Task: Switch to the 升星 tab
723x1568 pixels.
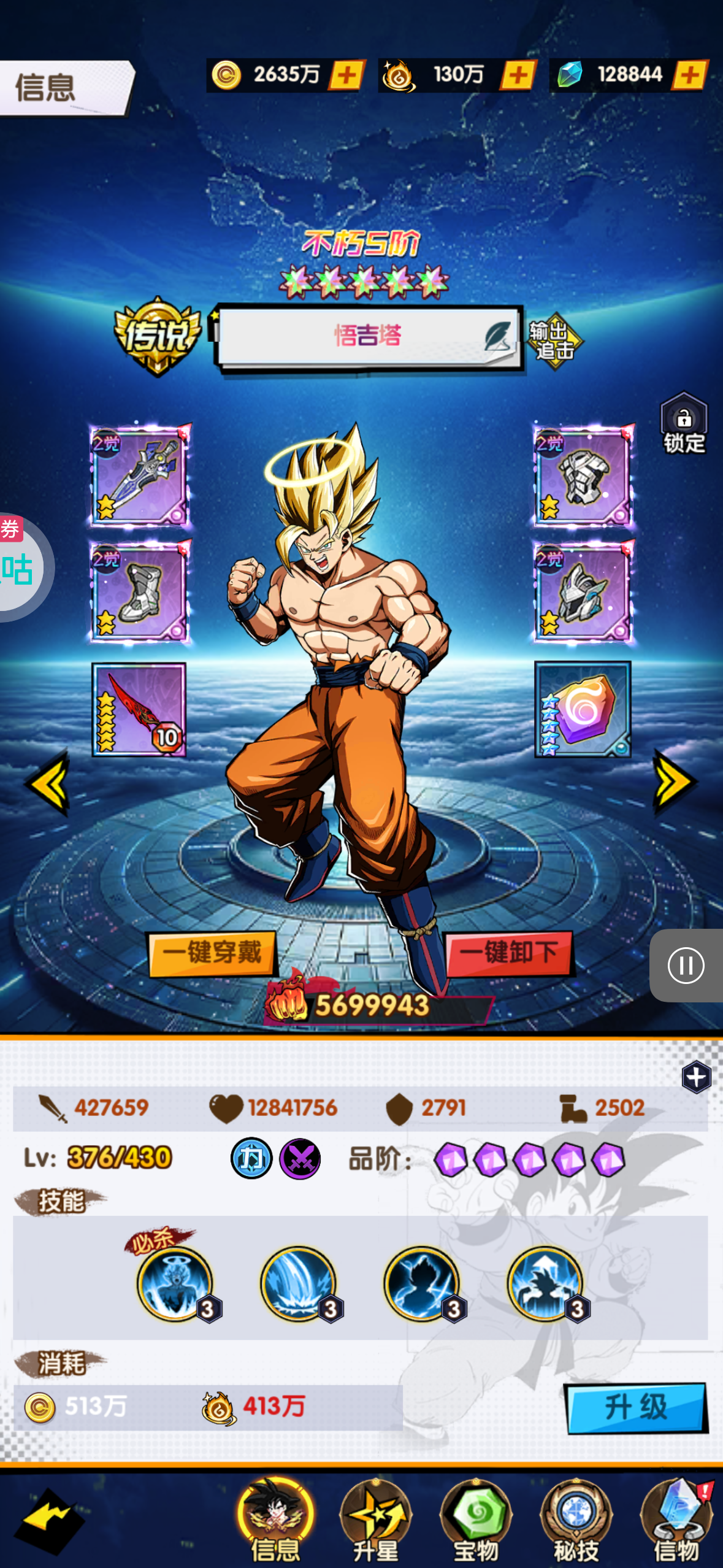Action: (x=376, y=1519)
